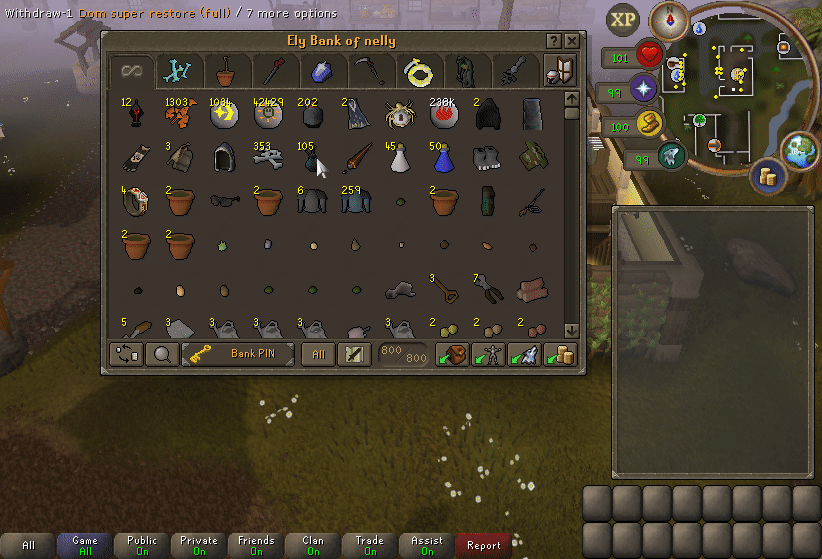This screenshot has height=559, width=822.
Task: Open the Bank PIN settings
Action: point(238,354)
